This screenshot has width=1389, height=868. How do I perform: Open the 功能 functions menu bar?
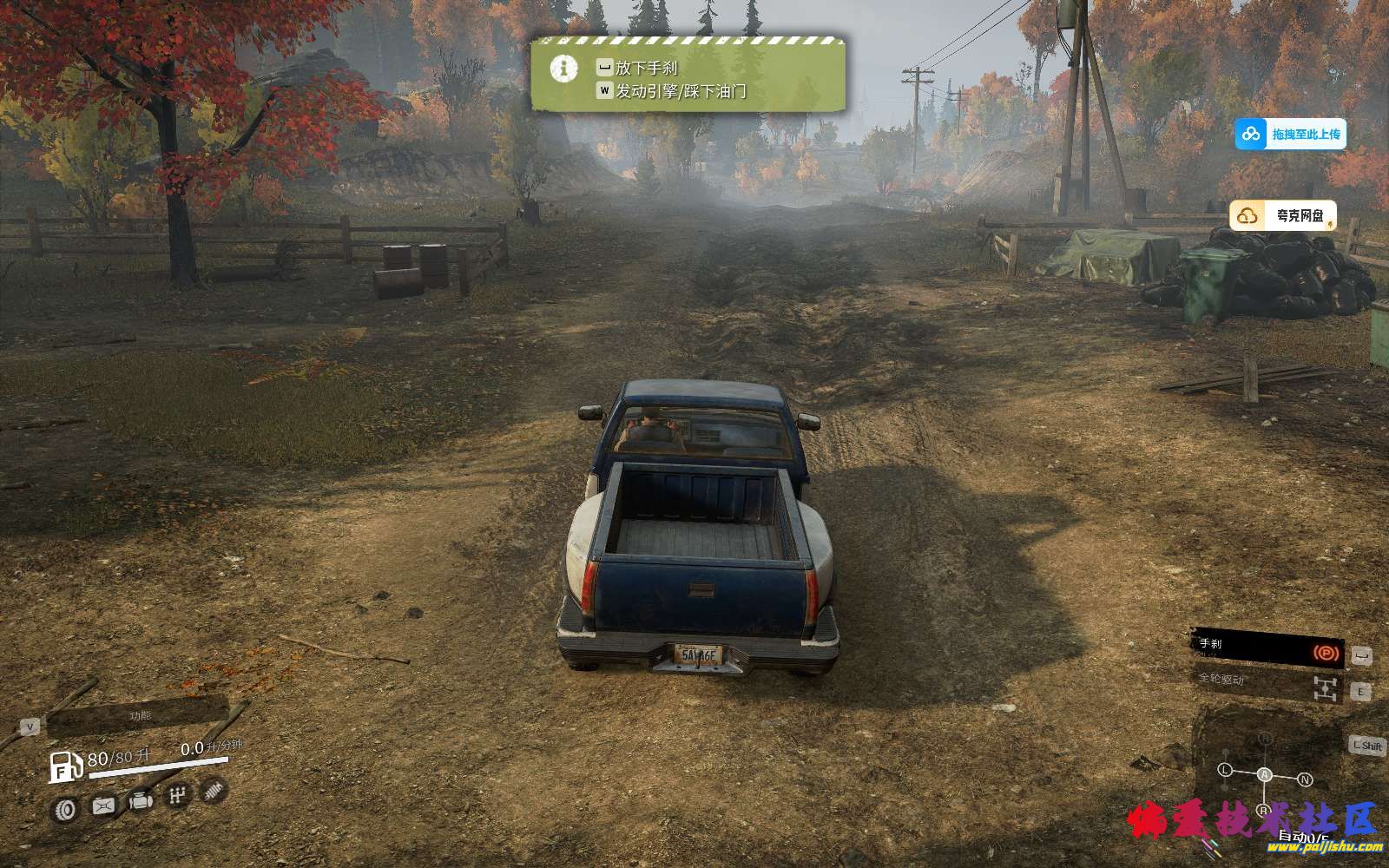(x=139, y=716)
